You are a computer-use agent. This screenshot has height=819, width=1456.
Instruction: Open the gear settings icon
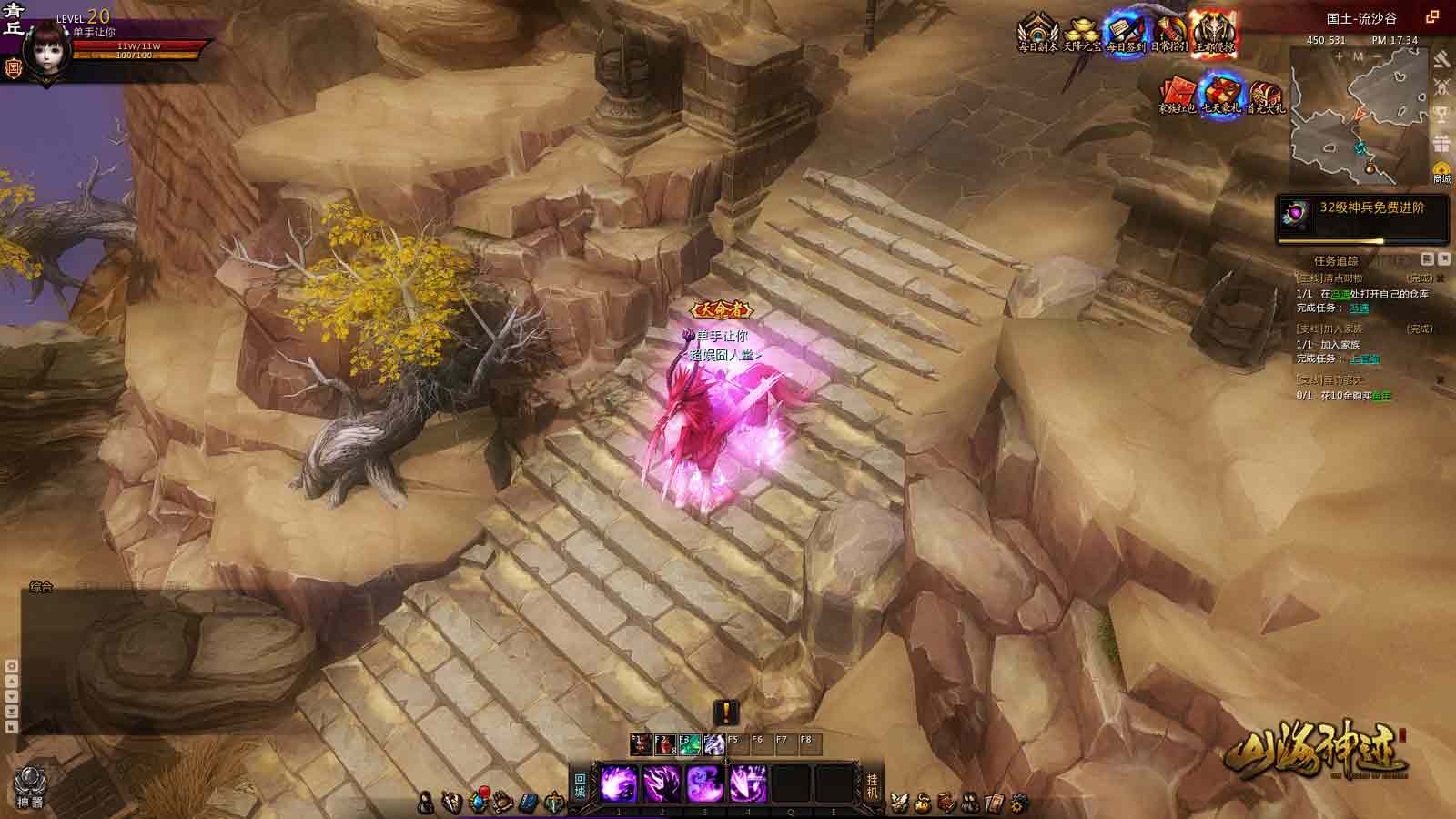[x=1019, y=803]
